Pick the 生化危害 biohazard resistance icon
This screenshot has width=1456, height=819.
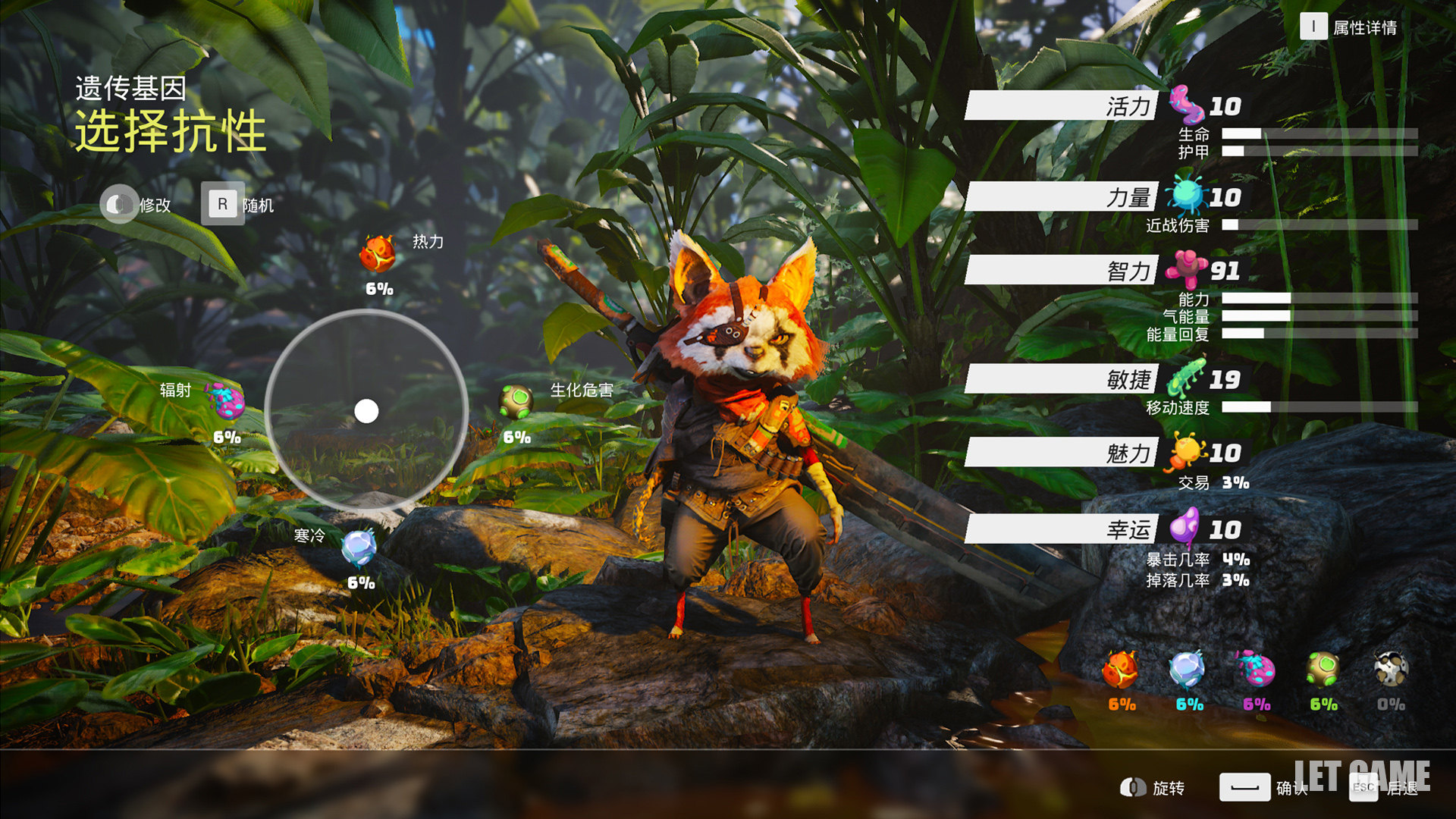tap(516, 401)
